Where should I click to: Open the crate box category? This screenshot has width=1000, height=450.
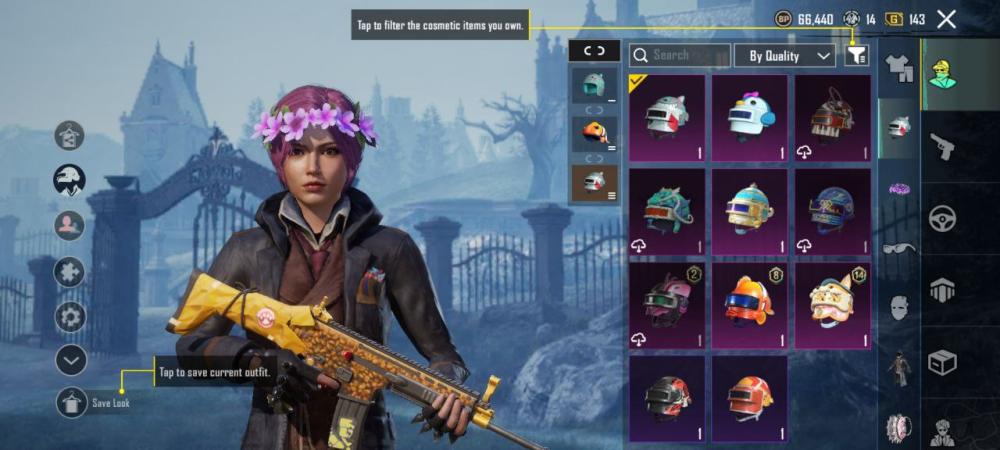click(943, 362)
